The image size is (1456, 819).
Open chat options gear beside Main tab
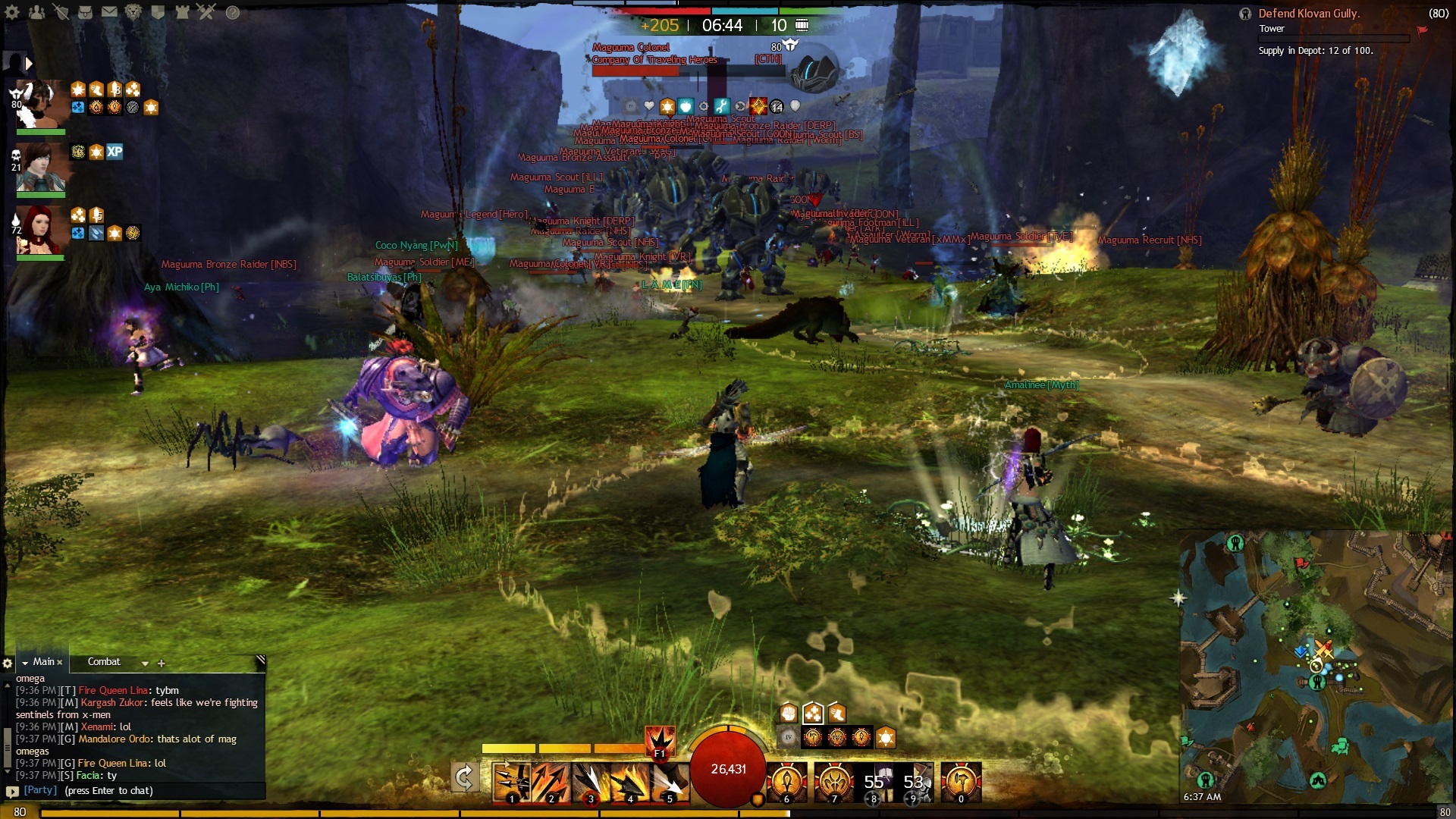(x=8, y=664)
